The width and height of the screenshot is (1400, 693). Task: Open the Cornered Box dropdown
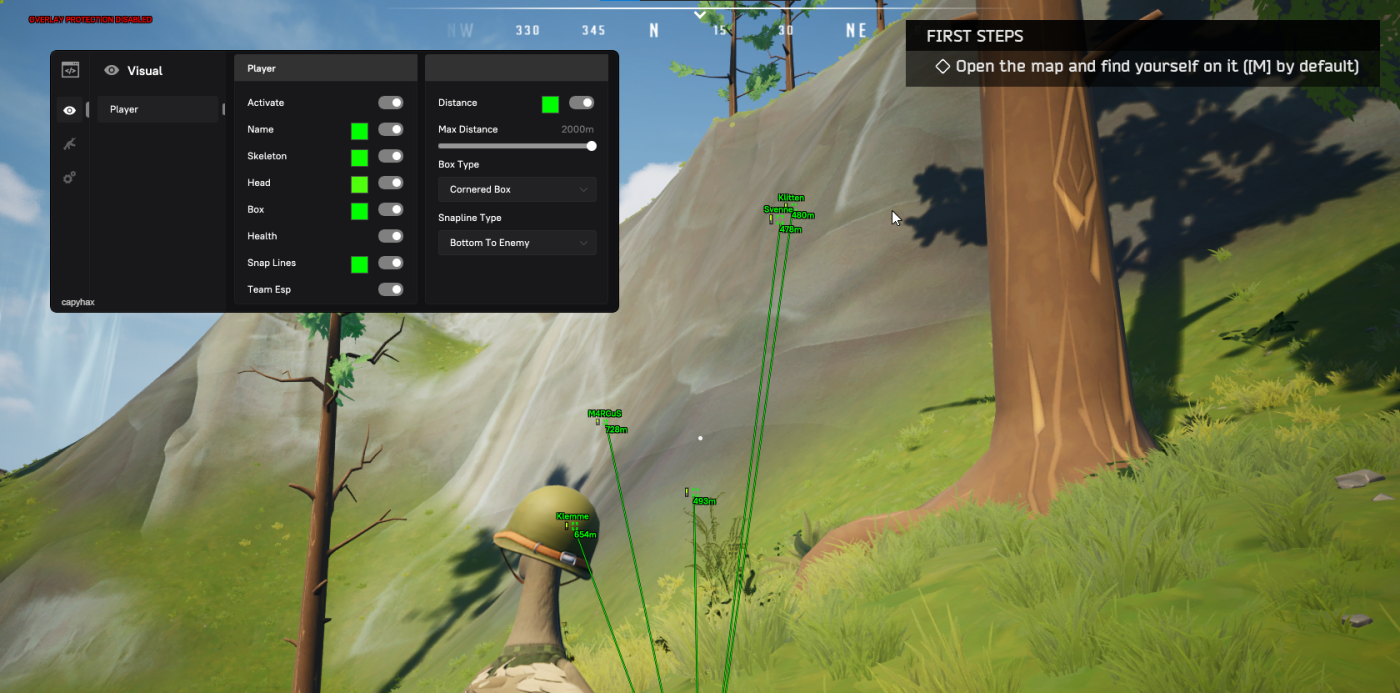(517, 189)
